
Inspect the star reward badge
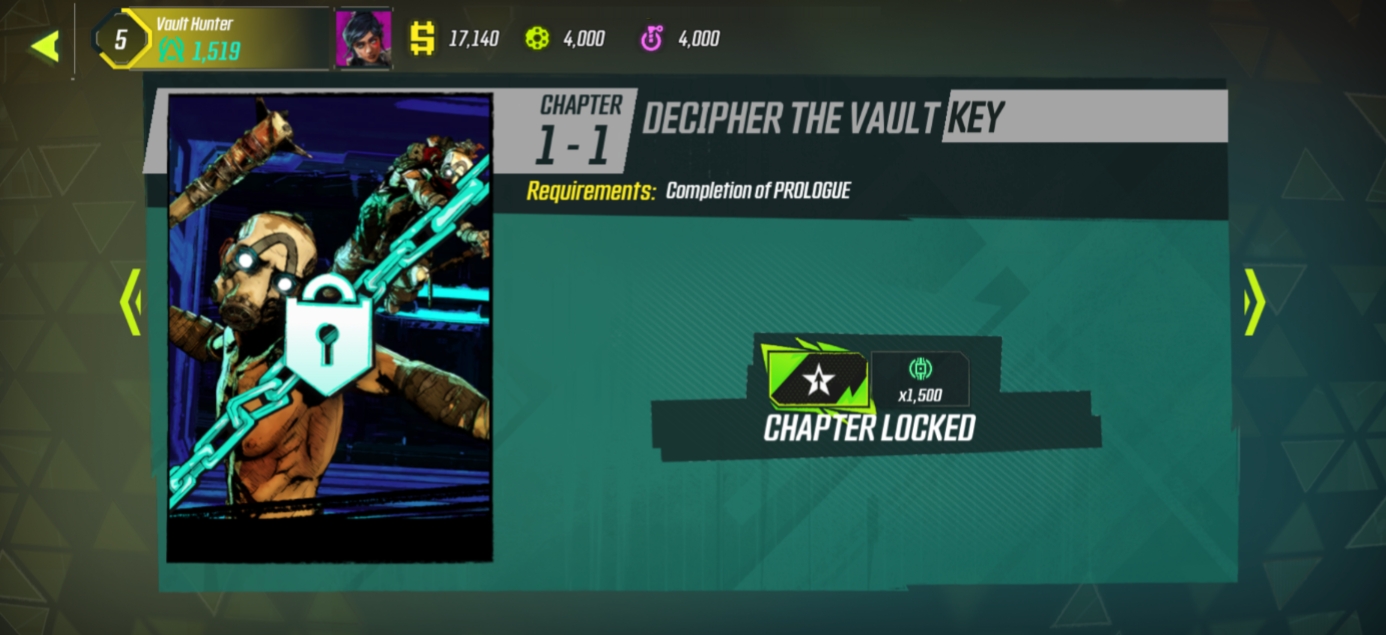[x=815, y=378]
